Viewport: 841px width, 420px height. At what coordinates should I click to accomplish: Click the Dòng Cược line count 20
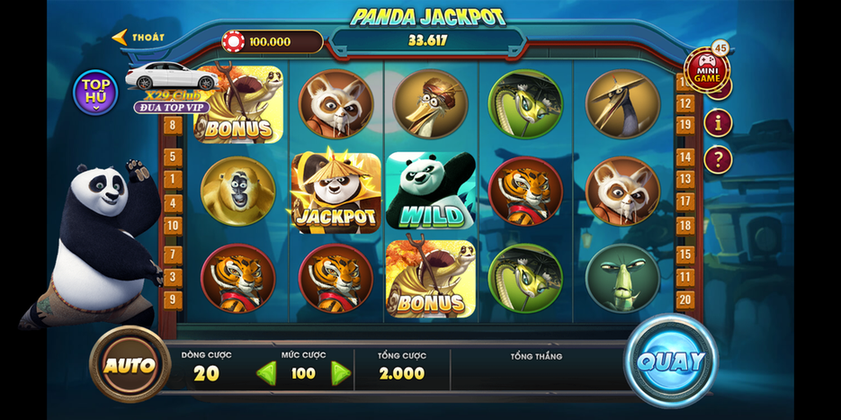click(x=206, y=373)
